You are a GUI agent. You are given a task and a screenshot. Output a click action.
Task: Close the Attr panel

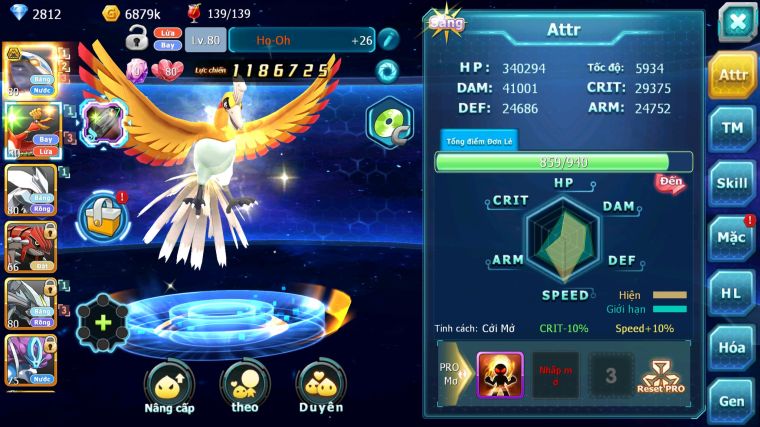tap(736, 21)
